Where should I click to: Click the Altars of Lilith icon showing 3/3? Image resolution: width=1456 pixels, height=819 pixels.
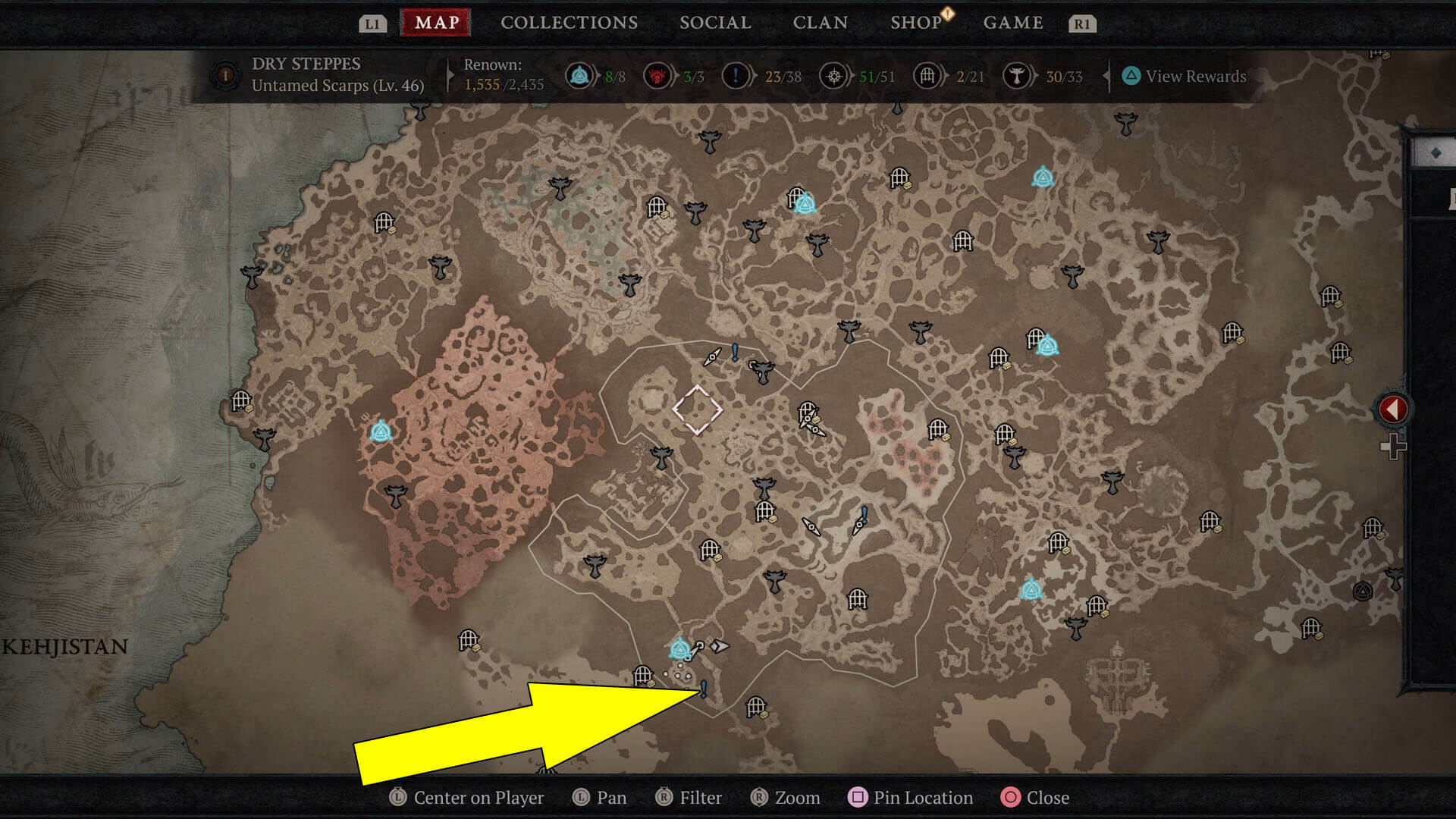point(657,76)
